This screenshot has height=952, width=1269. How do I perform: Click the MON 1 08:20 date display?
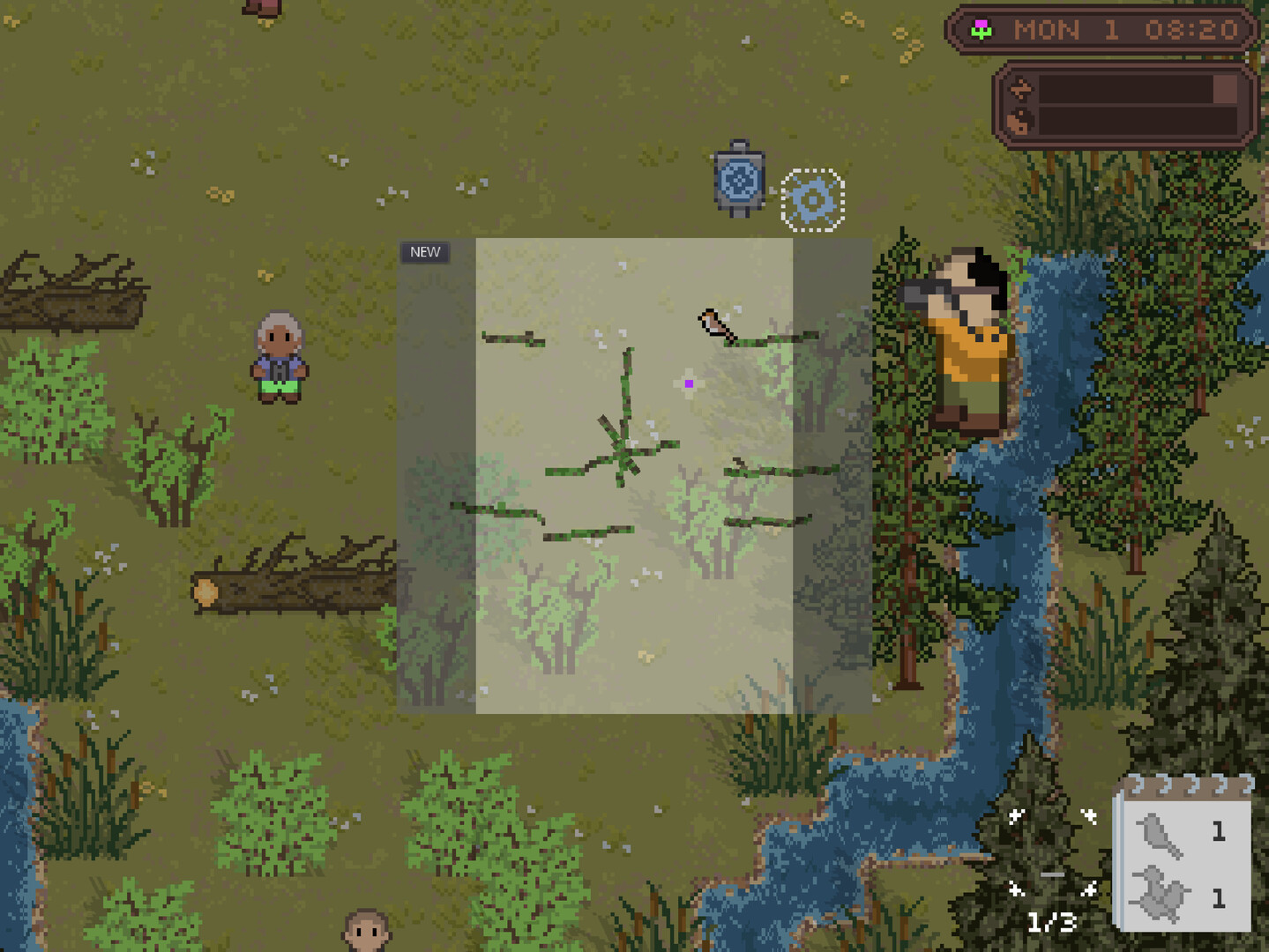[x=1124, y=29]
